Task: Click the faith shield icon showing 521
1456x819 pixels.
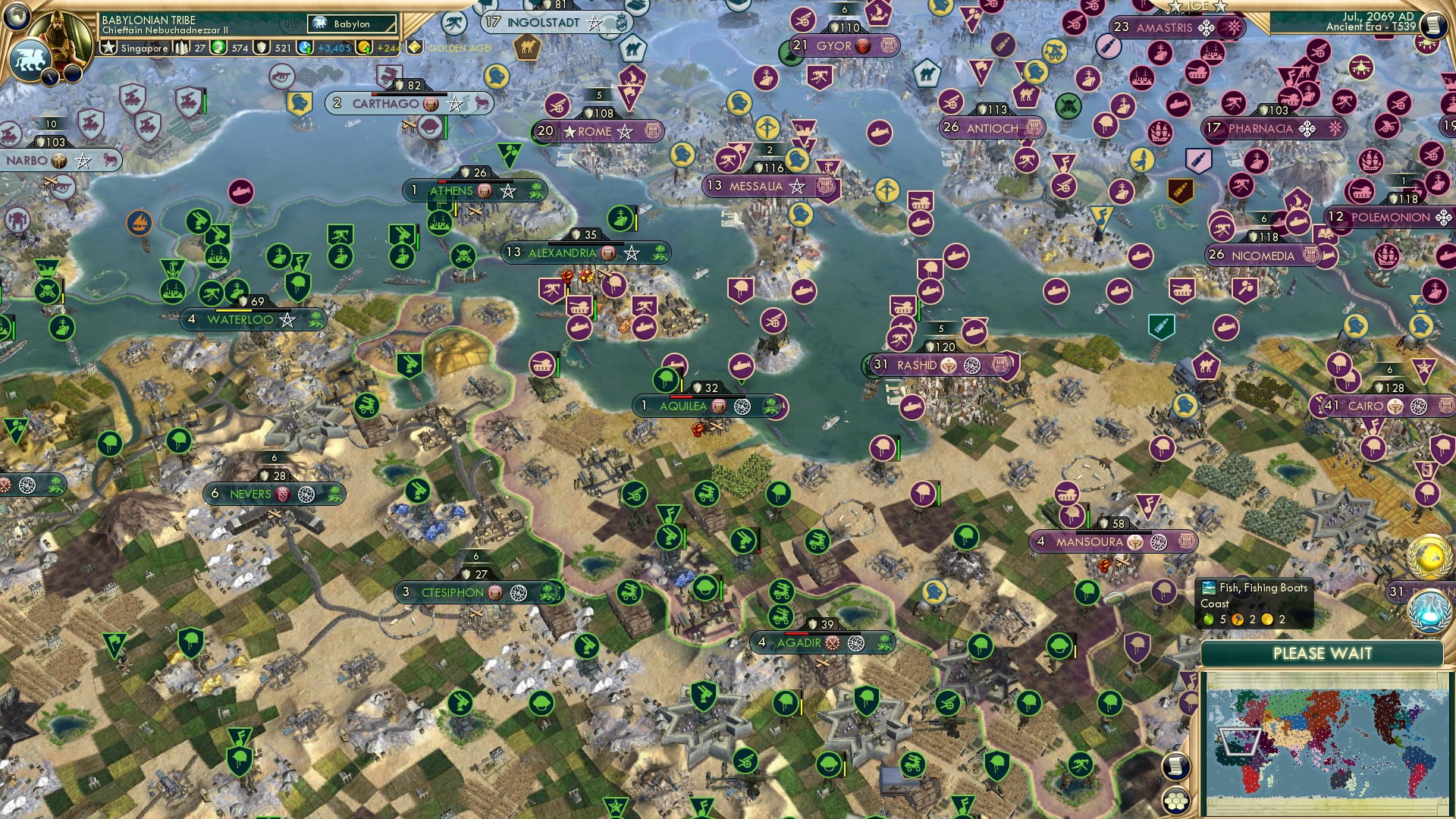Action: (x=260, y=49)
